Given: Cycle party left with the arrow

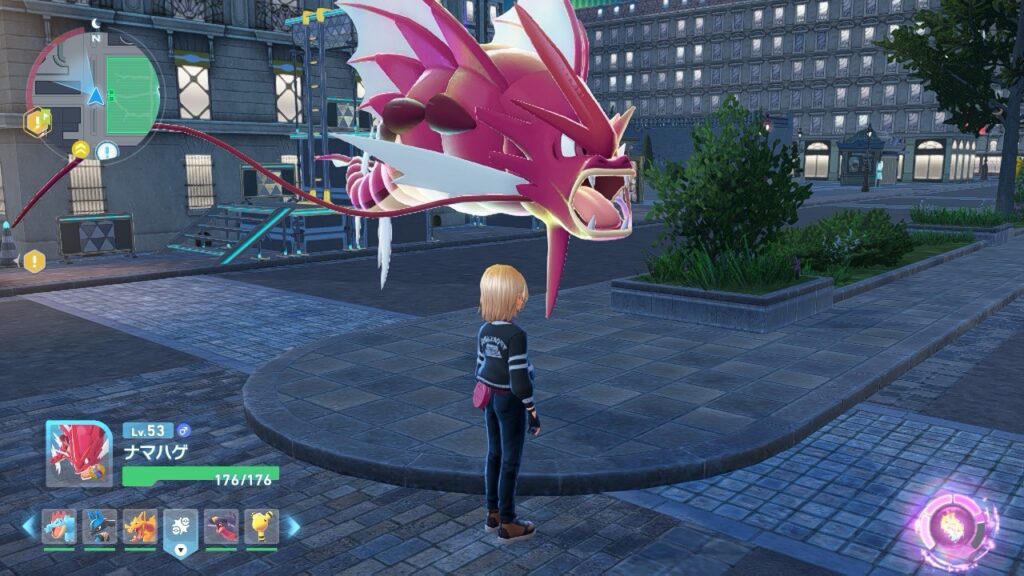Looking at the screenshot, I should (x=28, y=526).
